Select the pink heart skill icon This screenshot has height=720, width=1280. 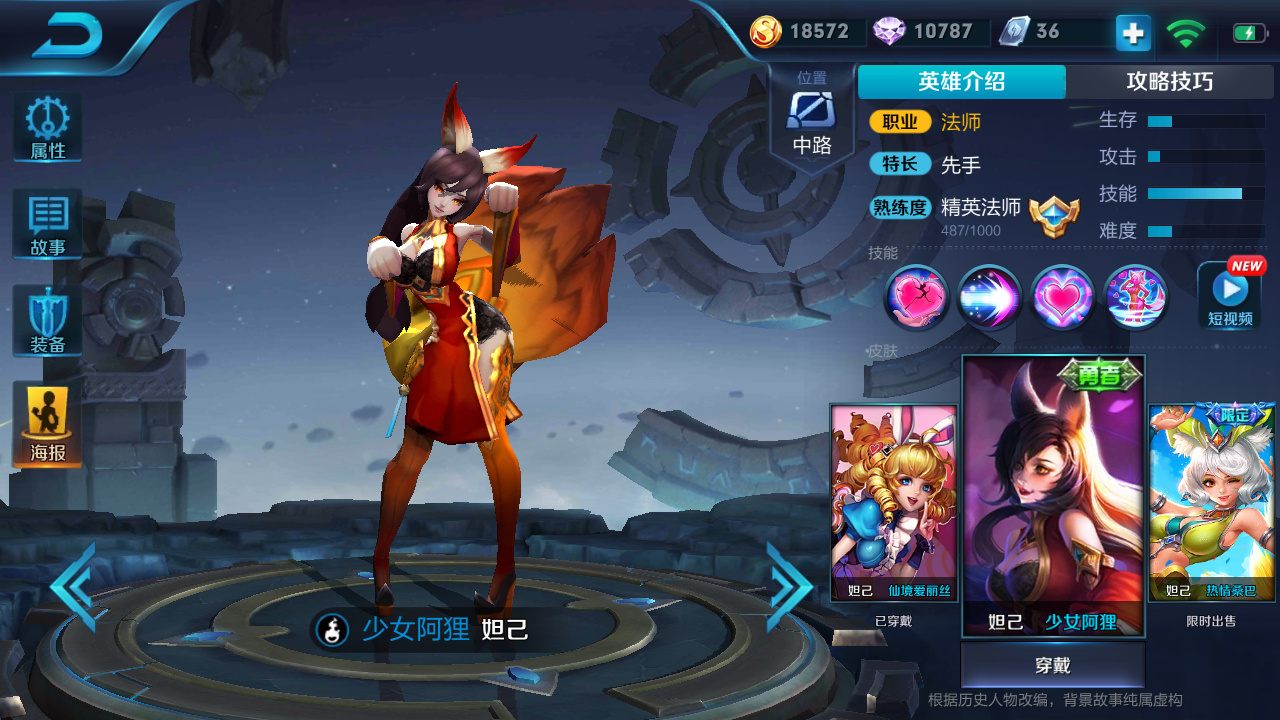[1061, 298]
